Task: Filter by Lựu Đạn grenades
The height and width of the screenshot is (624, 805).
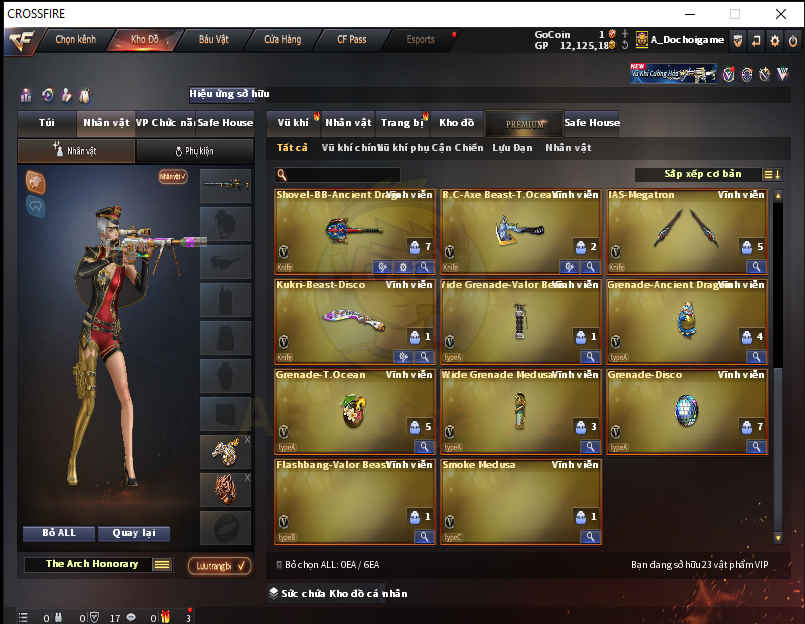Action: [511, 148]
